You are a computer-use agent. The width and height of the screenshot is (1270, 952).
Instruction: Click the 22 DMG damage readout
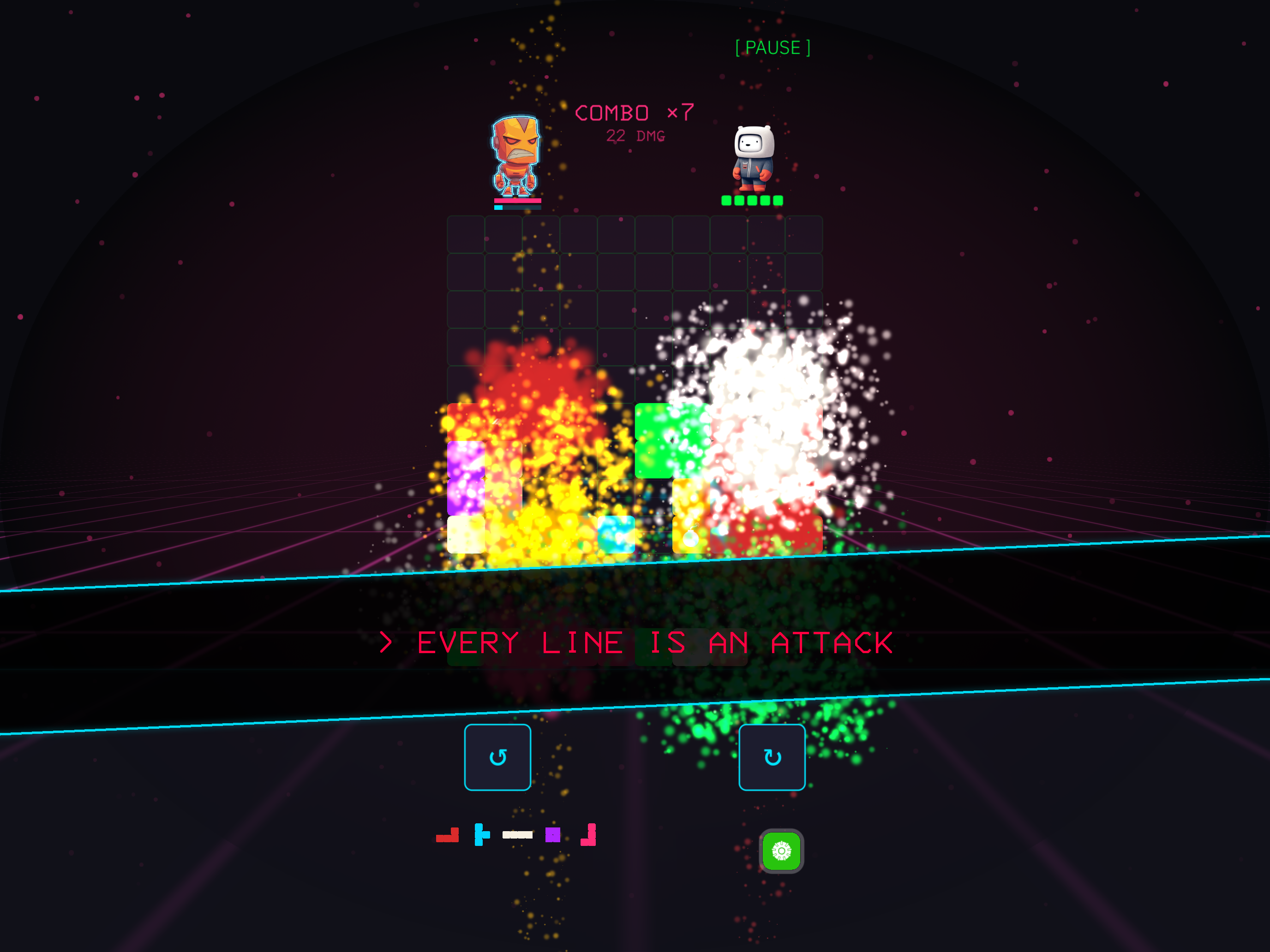coord(635,137)
